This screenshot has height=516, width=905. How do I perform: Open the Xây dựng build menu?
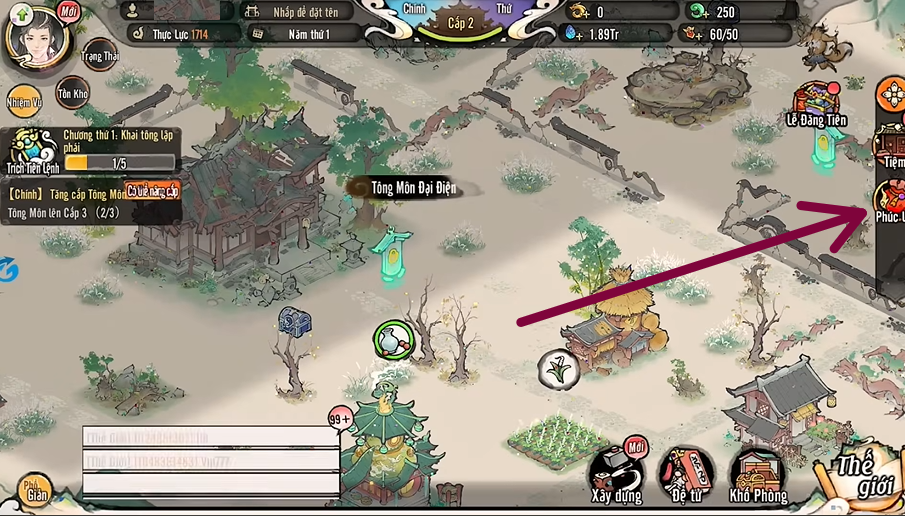[615, 472]
